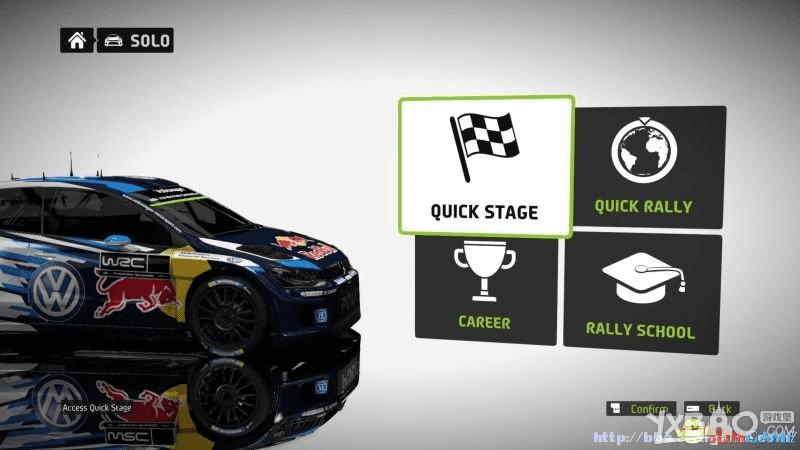Image resolution: width=800 pixels, height=450 pixels.
Task: Enter Rally School
Action: (x=643, y=291)
